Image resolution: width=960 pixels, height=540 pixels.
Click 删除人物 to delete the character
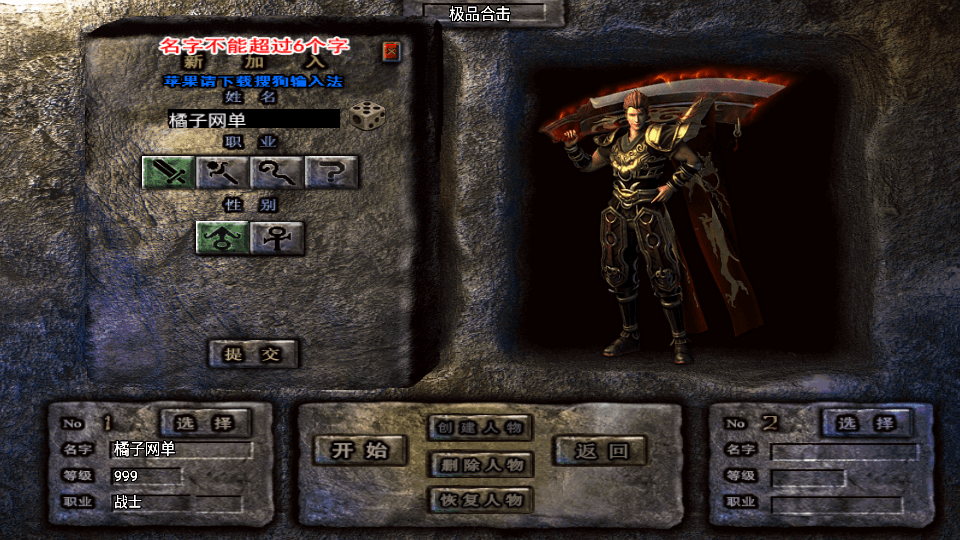coord(480,465)
